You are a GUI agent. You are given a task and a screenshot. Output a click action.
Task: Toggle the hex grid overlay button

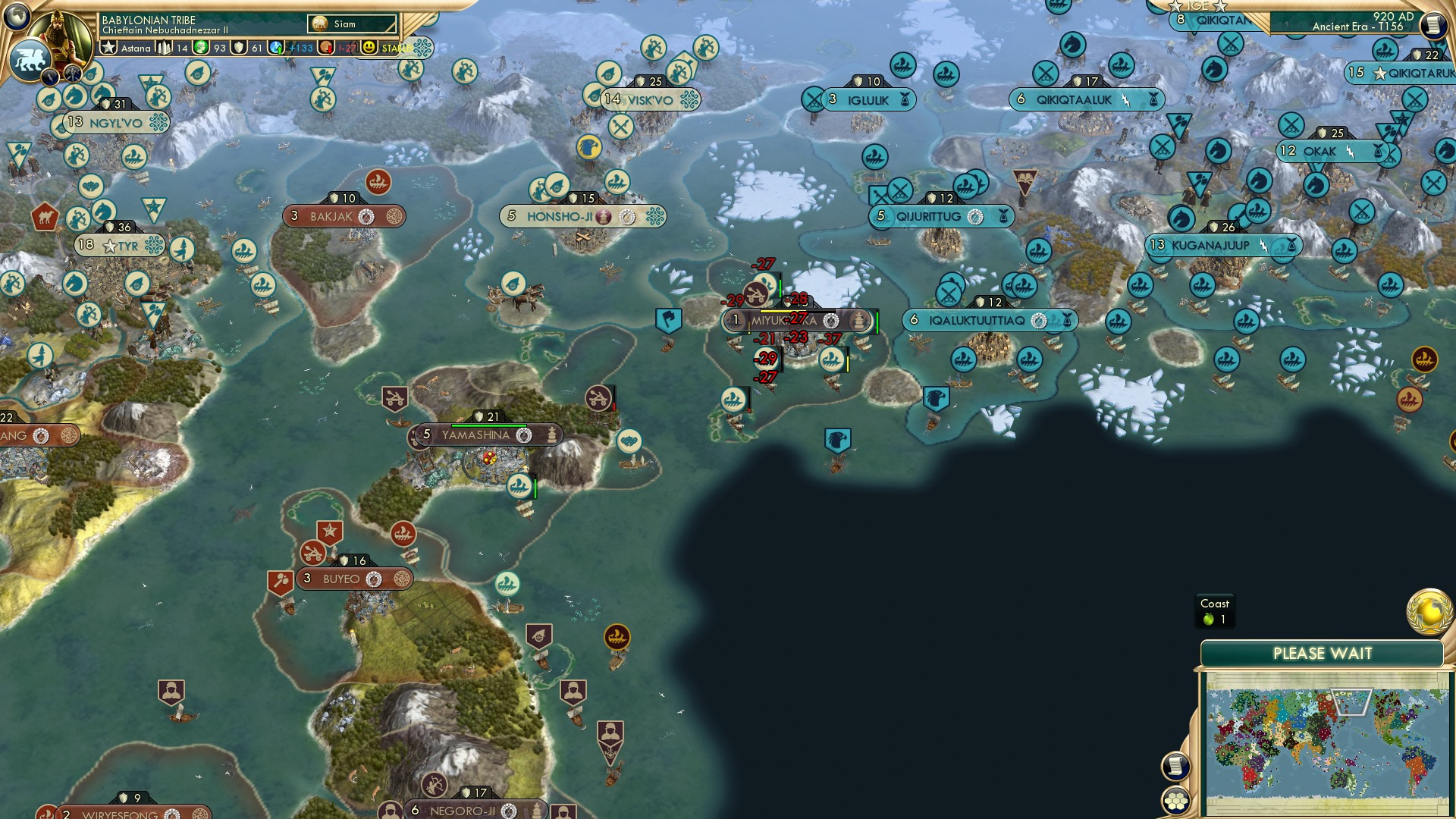1174,802
